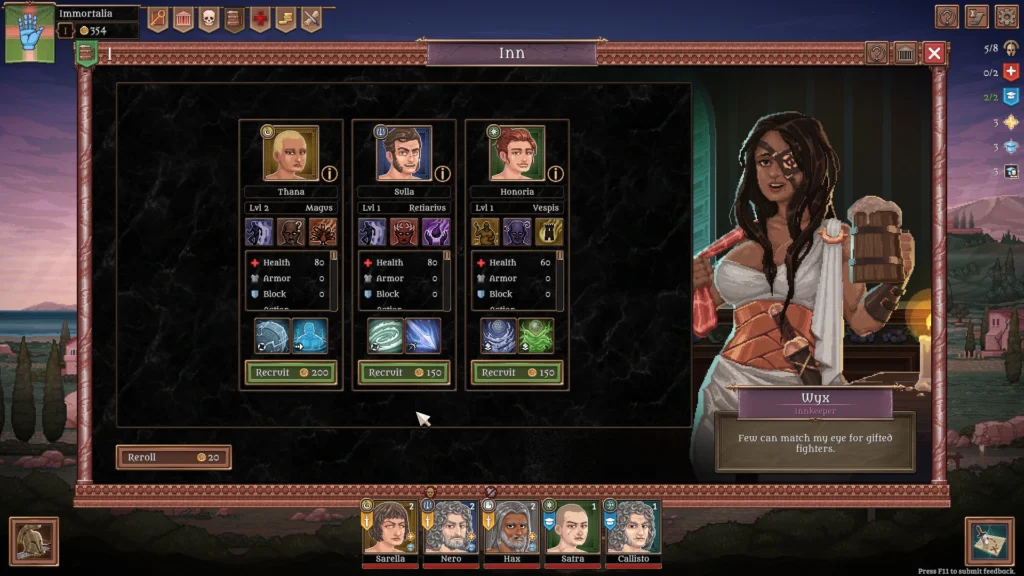Click the Inn window's help question mark
The width and height of the screenshot is (1024, 576).
click(x=877, y=53)
